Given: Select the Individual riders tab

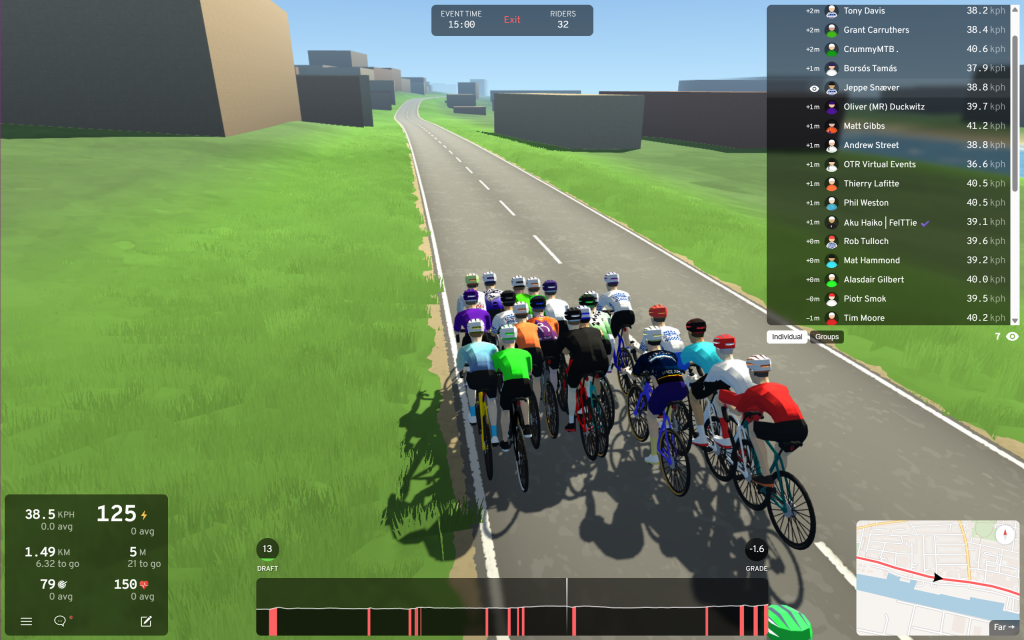Looking at the screenshot, I should point(787,337).
